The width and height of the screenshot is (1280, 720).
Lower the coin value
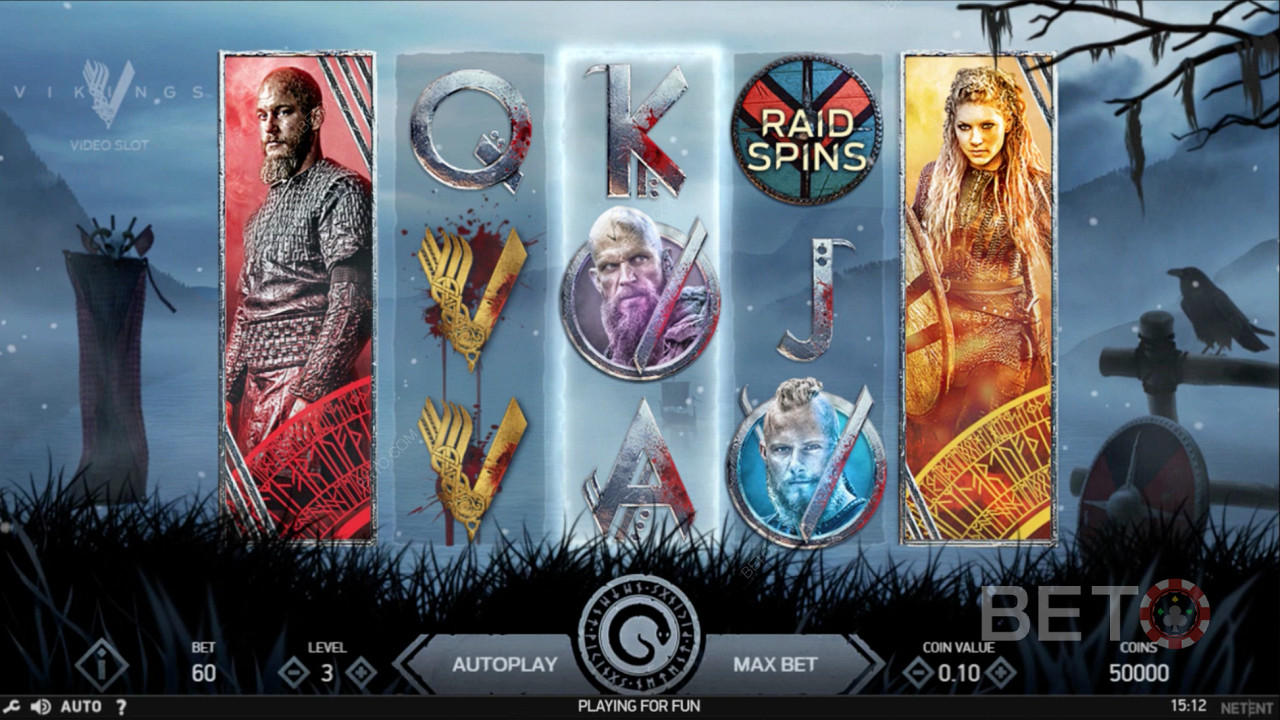pos(918,673)
